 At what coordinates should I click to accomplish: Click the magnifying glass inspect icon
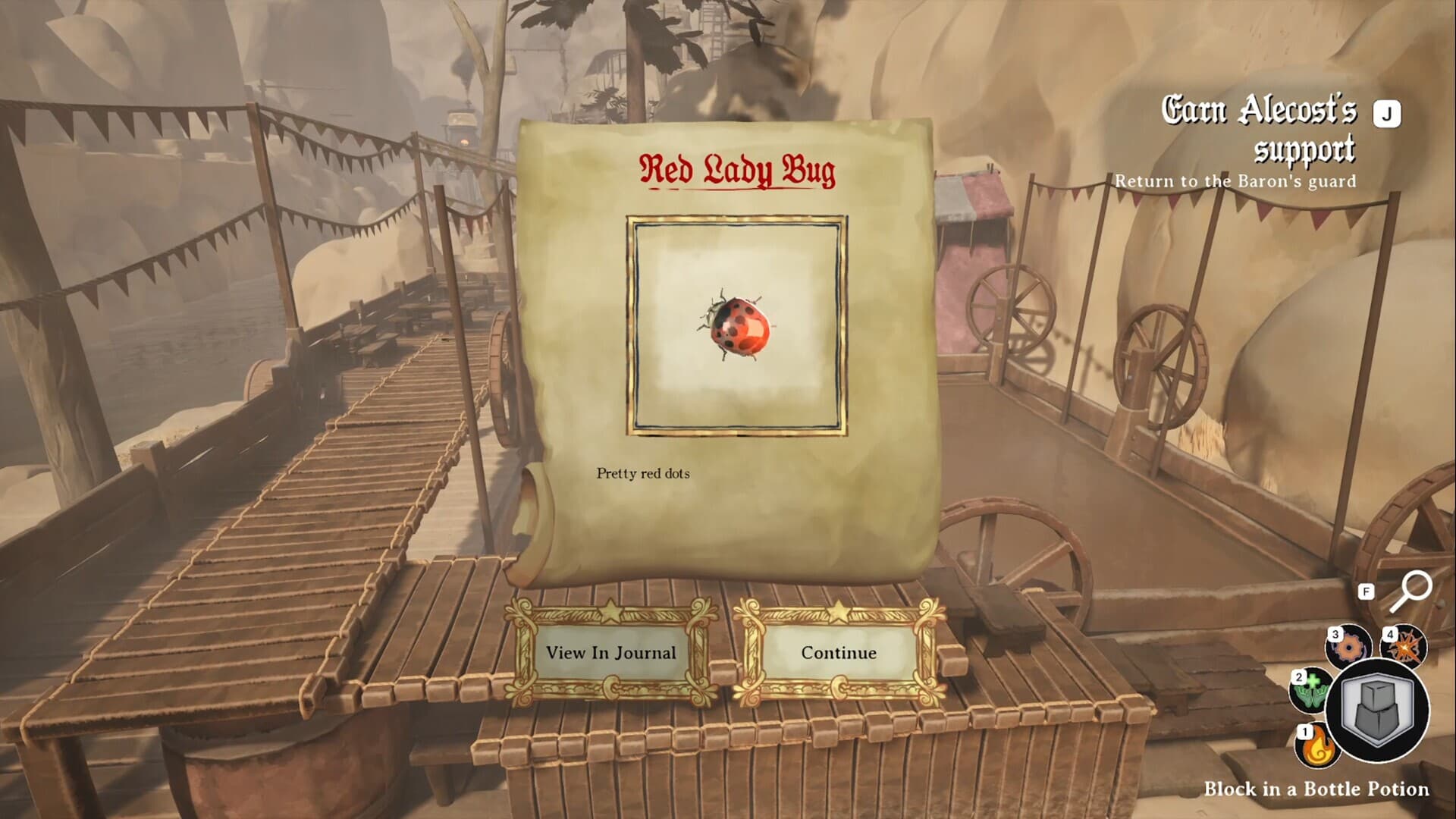[1410, 592]
